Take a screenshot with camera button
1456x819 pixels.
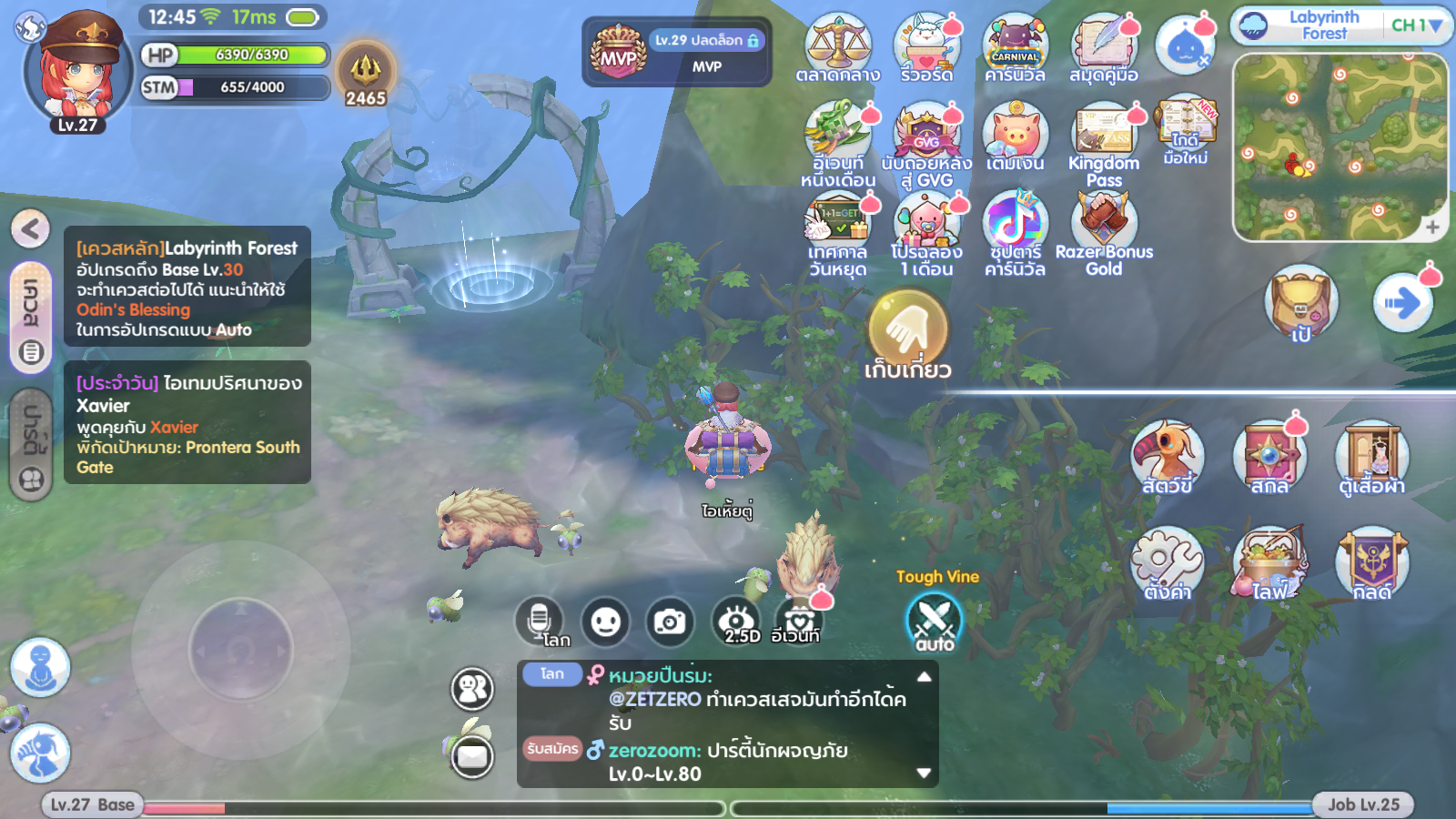pos(670,622)
